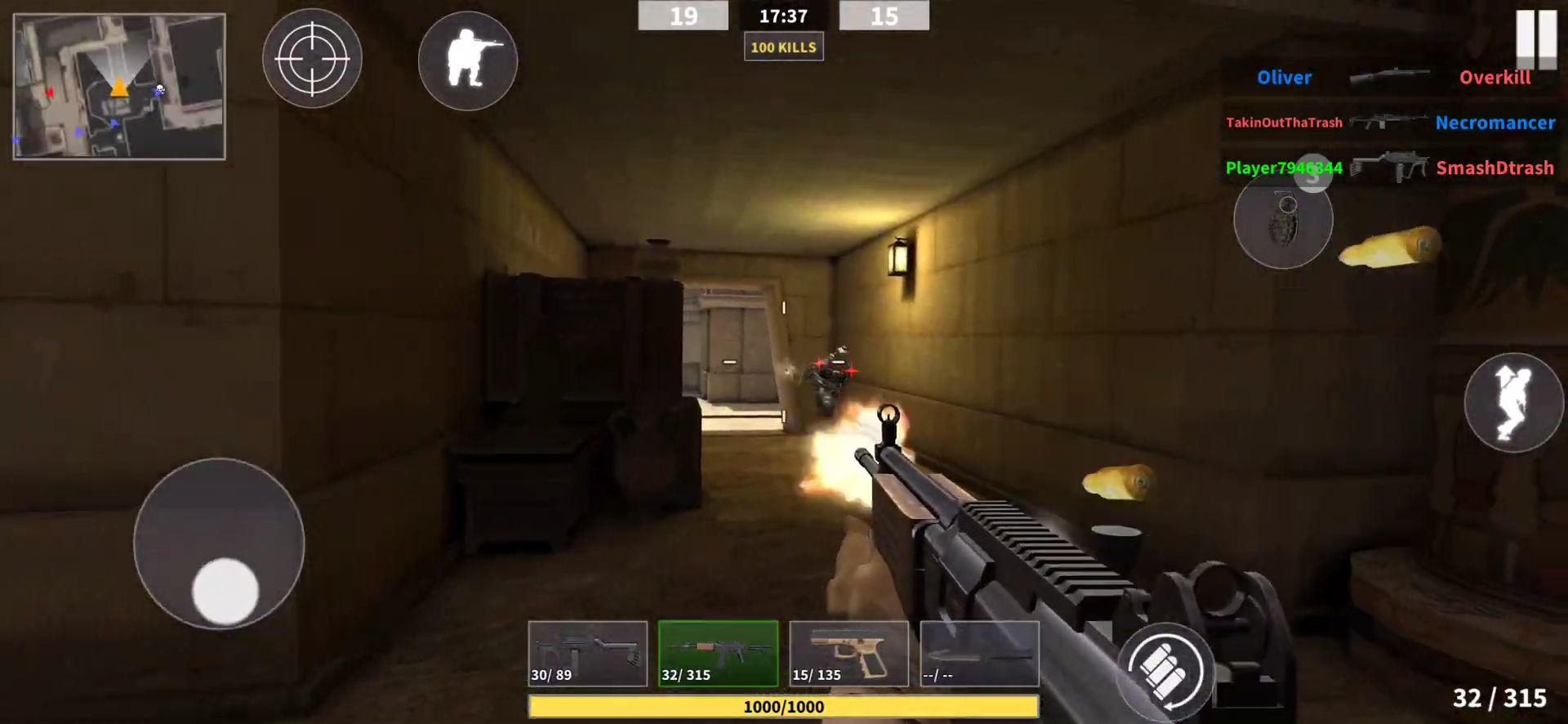The width and height of the screenshot is (1568, 724).
Task: Tap the yellow 1000/1000 armor bar
Action: pos(782,706)
